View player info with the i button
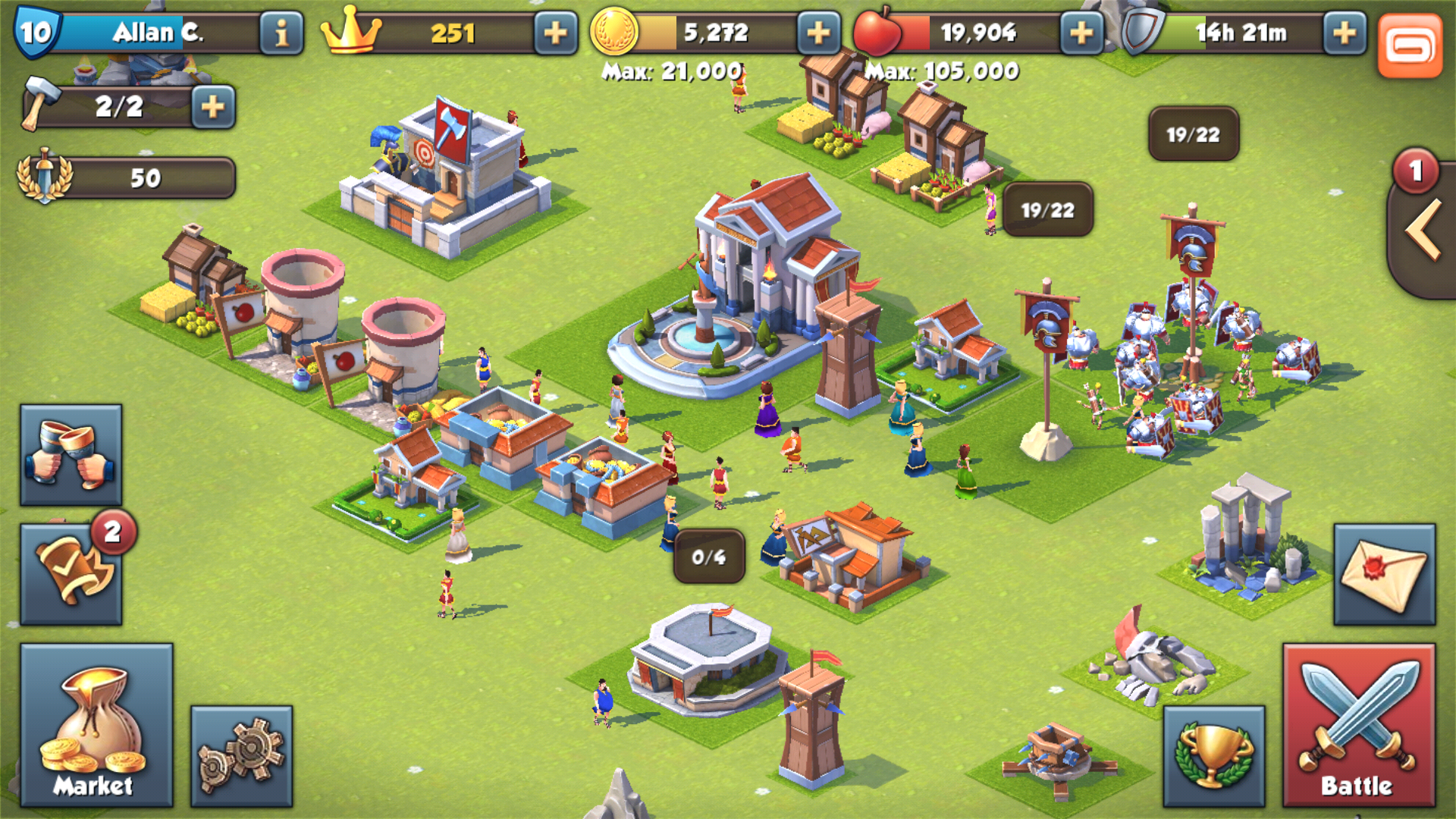This screenshot has width=1456, height=819. (x=281, y=32)
